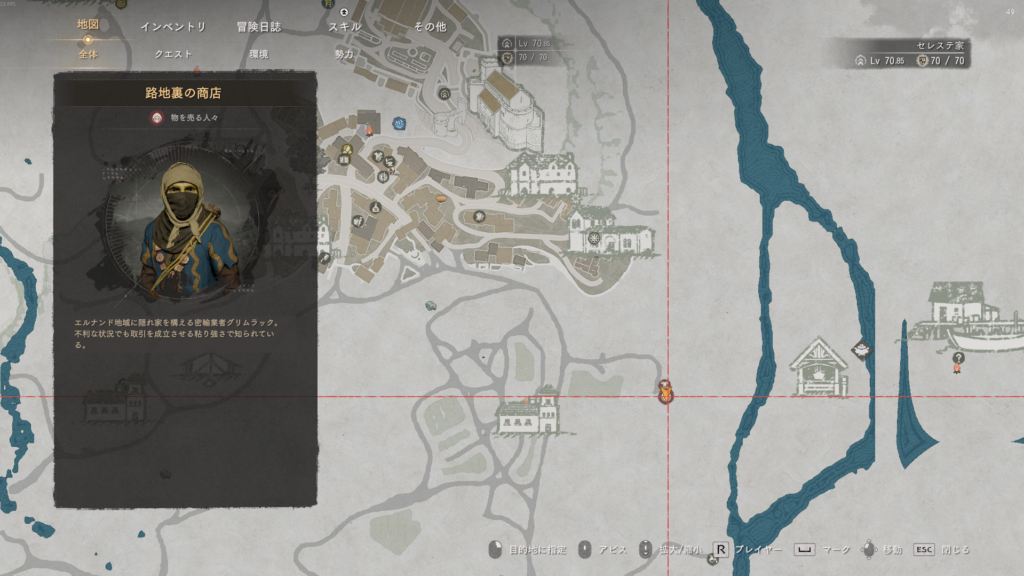The width and height of the screenshot is (1024, 576).
Task: Open the スキル (Skills) tab
Action: pyautogui.click(x=344, y=27)
